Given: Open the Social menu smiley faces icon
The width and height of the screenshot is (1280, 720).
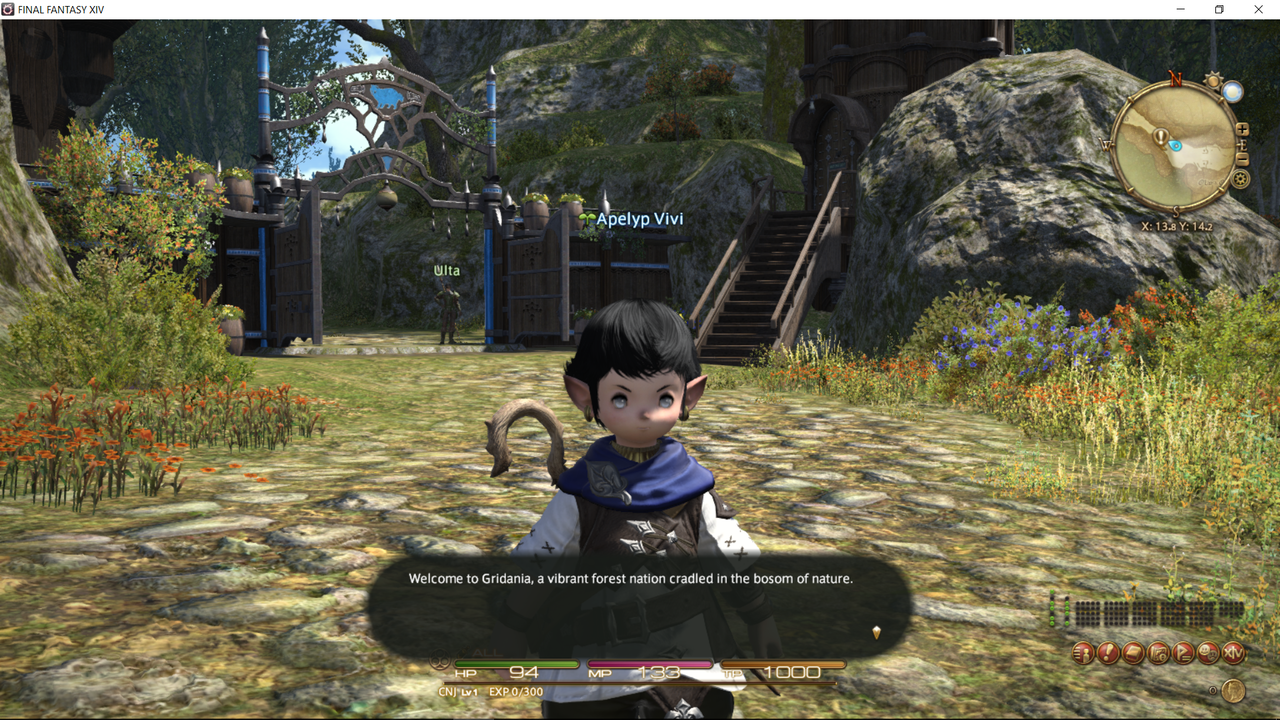Looking at the screenshot, I should (1209, 654).
